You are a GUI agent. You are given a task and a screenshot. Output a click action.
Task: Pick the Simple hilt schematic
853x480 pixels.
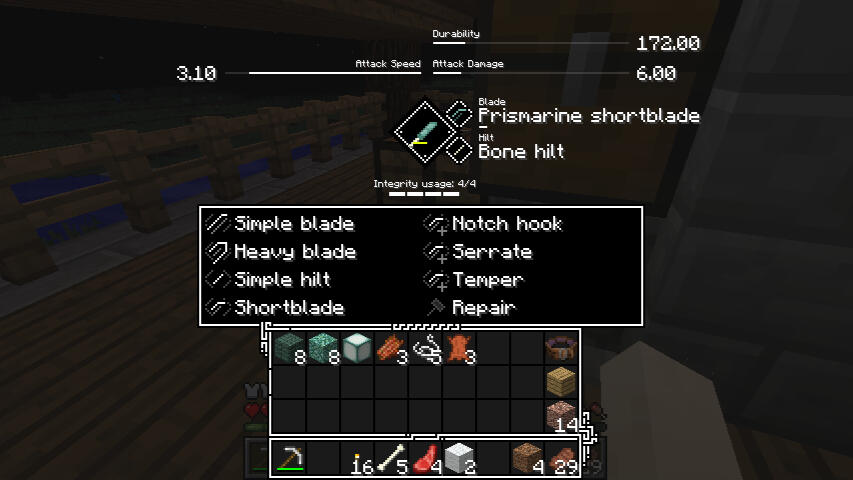point(281,280)
